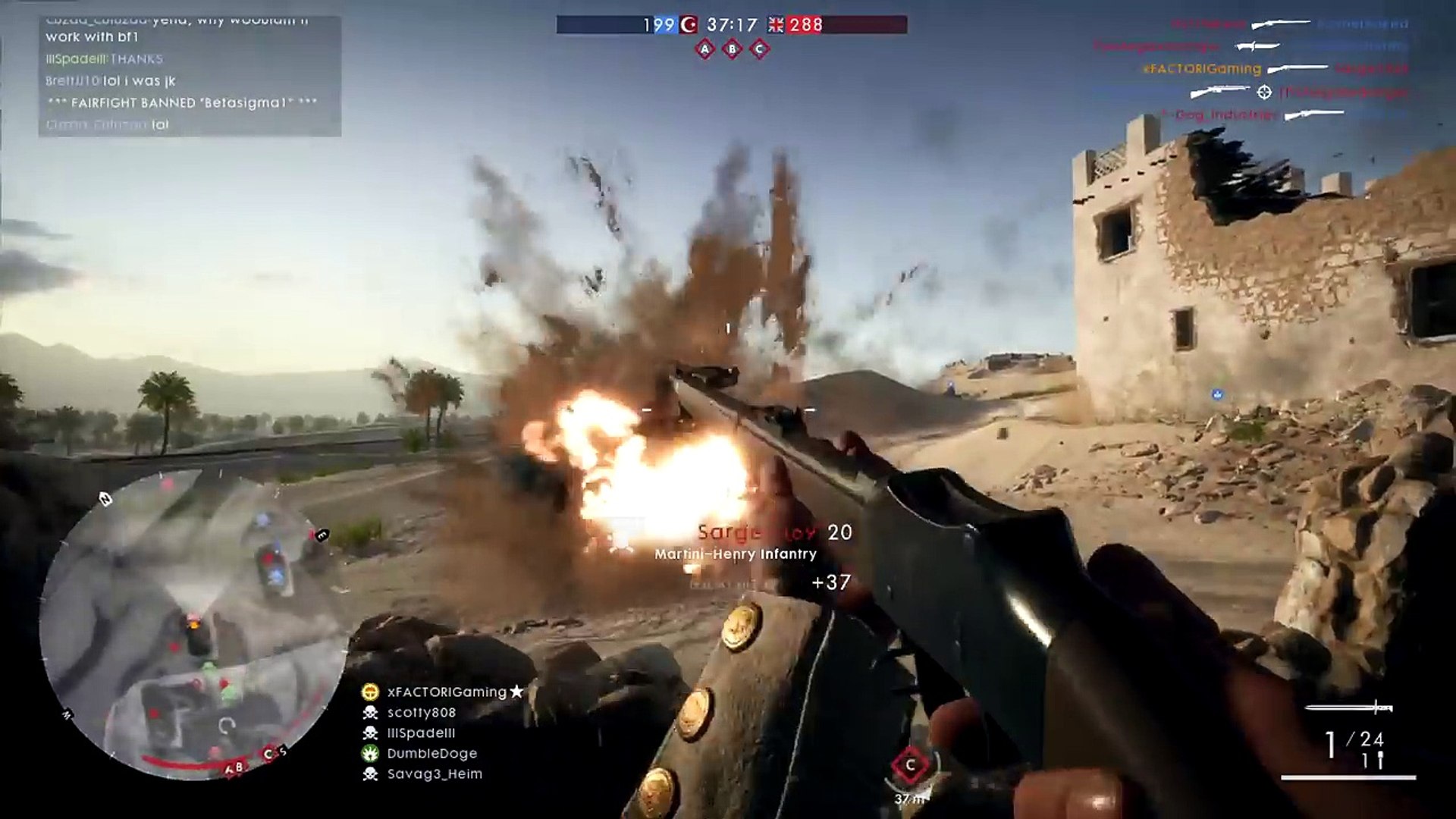Screen dimensions: 1456x819
Task: Select objective C flag marker at top
Action: click(x=759, y=50)
